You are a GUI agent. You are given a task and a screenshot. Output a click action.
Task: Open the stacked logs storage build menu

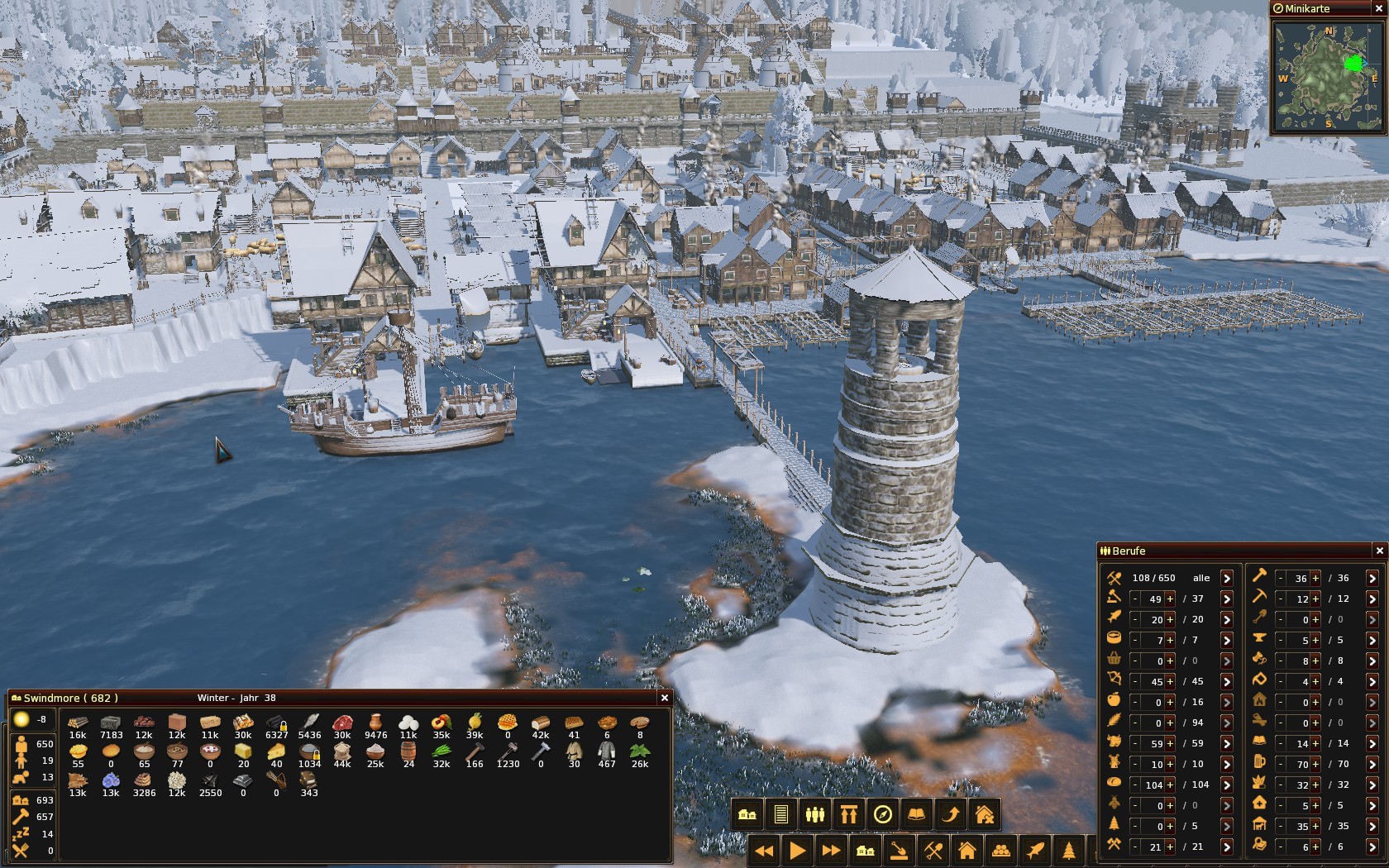(1001, 850)
